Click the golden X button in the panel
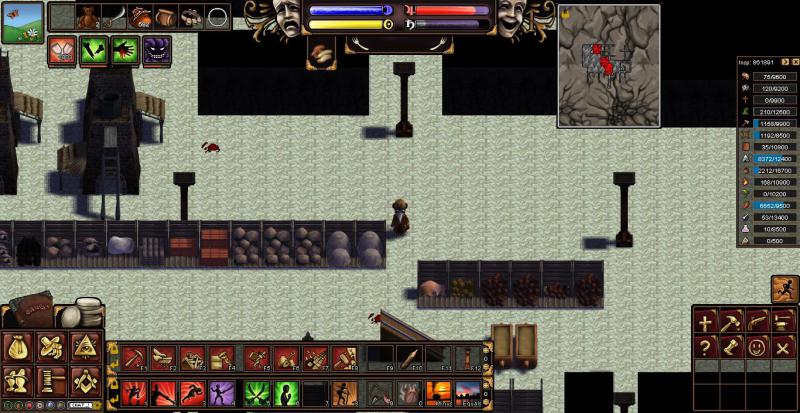Image resolution: width=800 pixels, height=413 pixels. point(784,347)
